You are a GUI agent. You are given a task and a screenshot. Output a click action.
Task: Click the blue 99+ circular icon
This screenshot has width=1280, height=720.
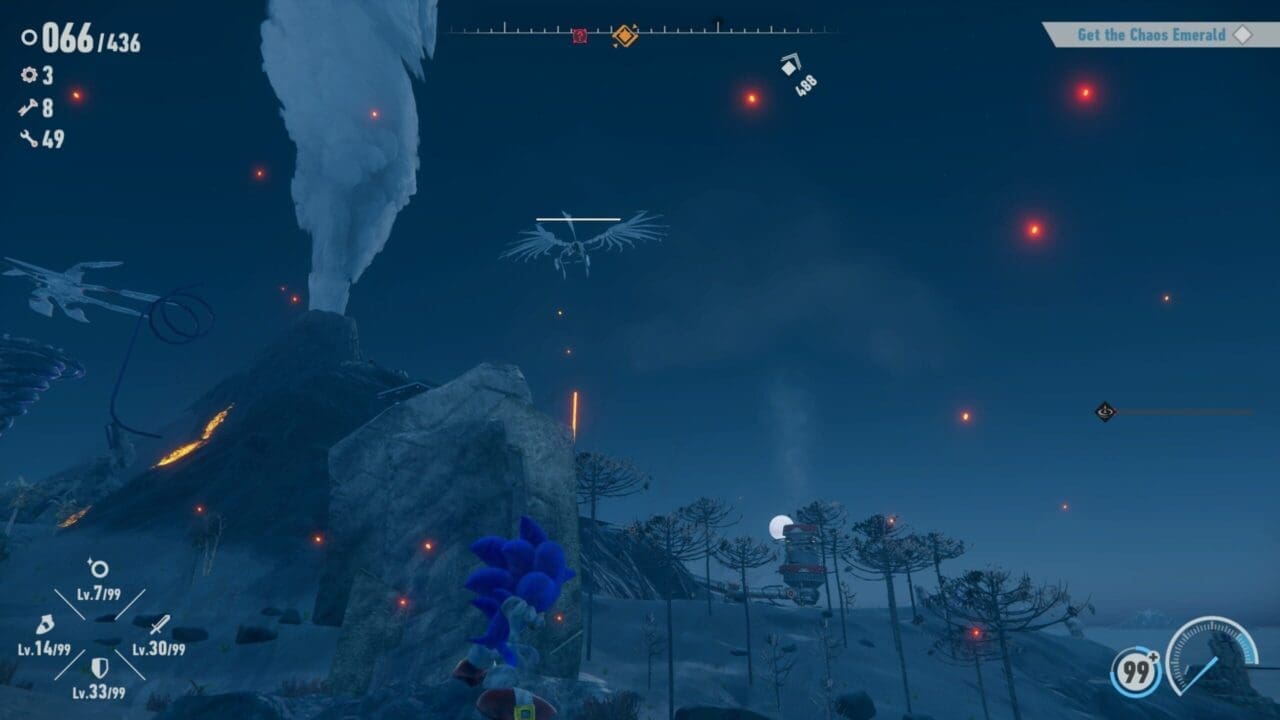[x=1135, y=672]
